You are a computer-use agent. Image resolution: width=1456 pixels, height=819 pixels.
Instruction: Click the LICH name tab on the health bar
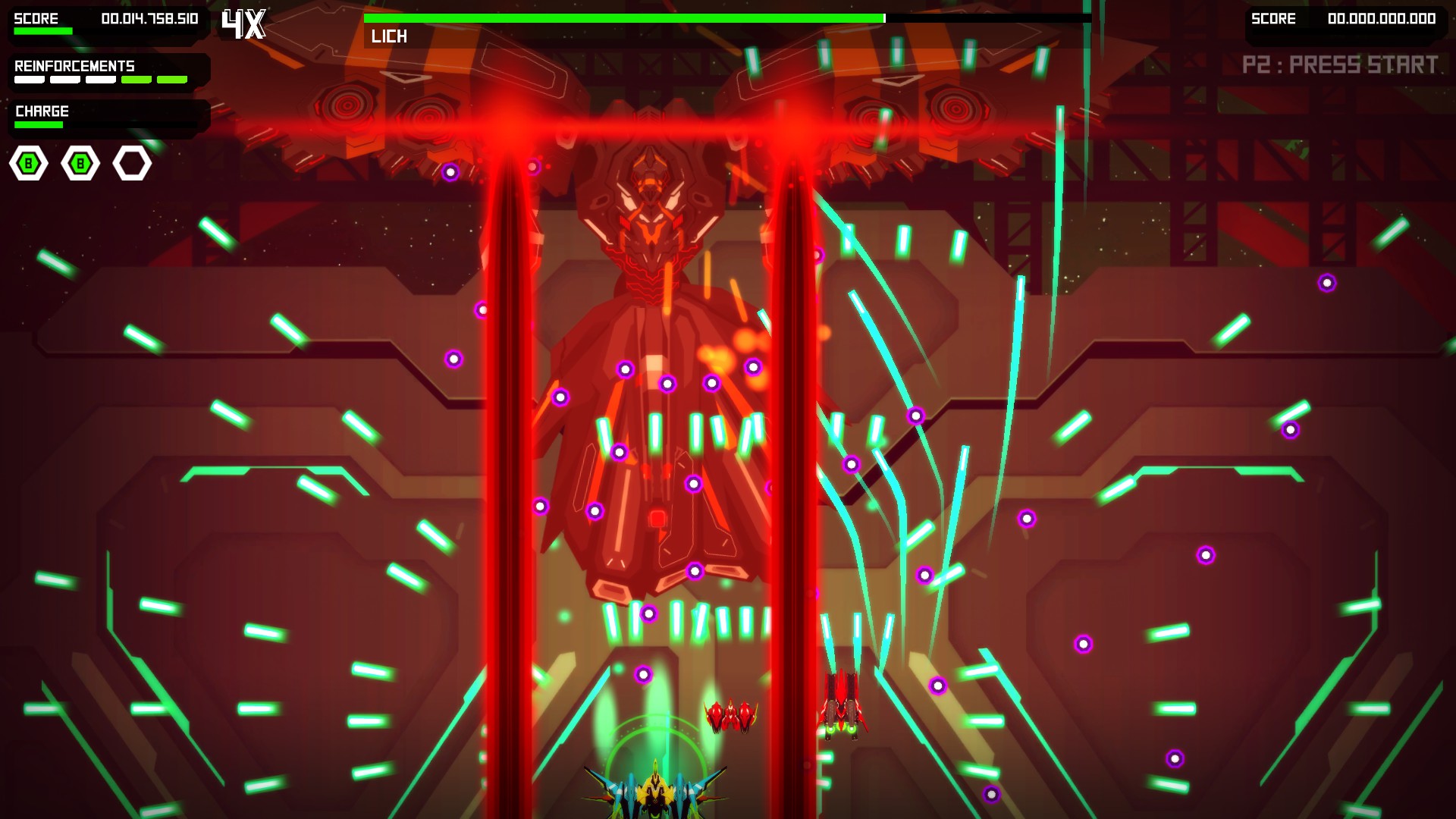point(388,35)
